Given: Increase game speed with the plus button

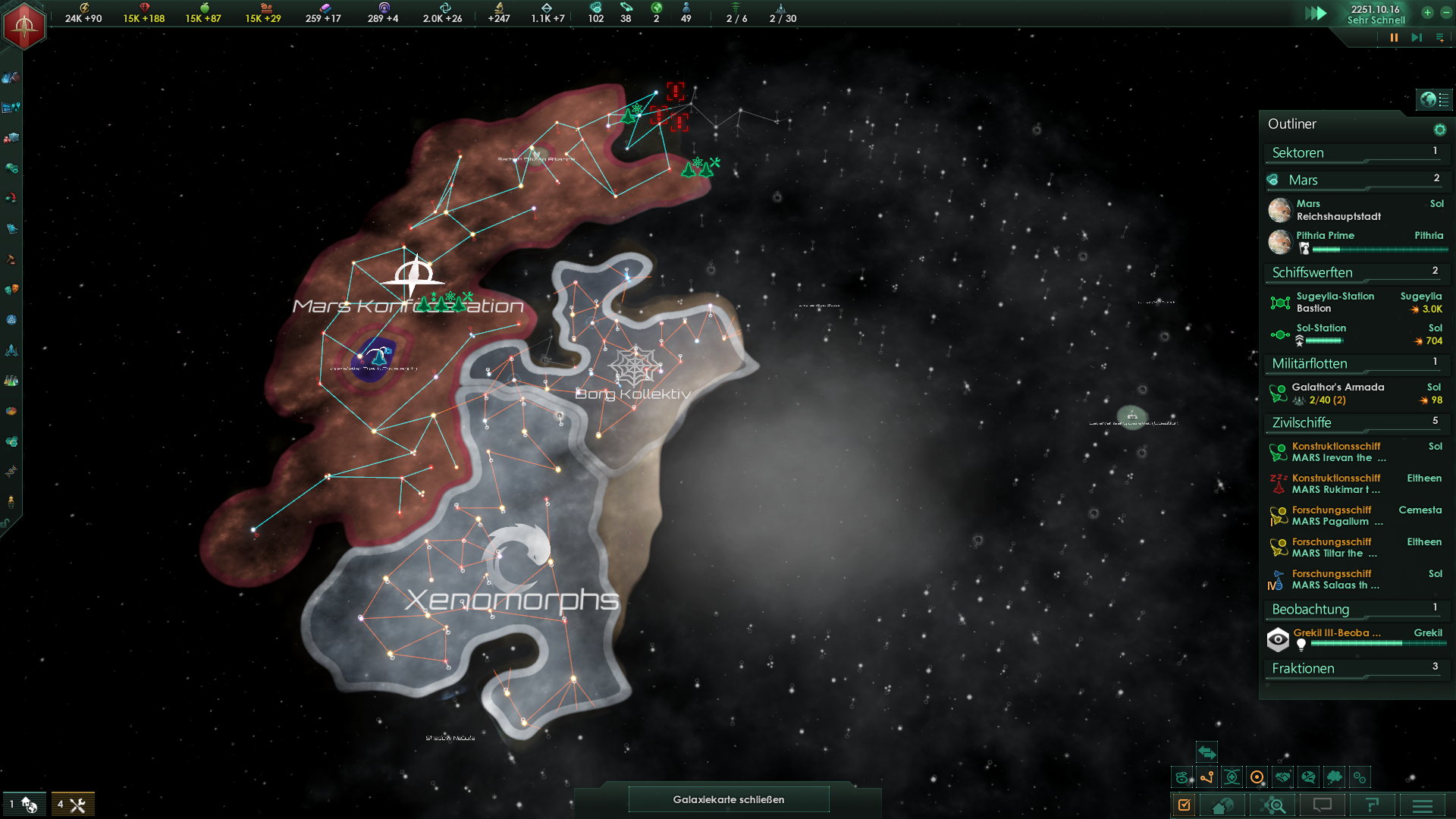Looking at the screenshot, I should [x=1427, y=13].
